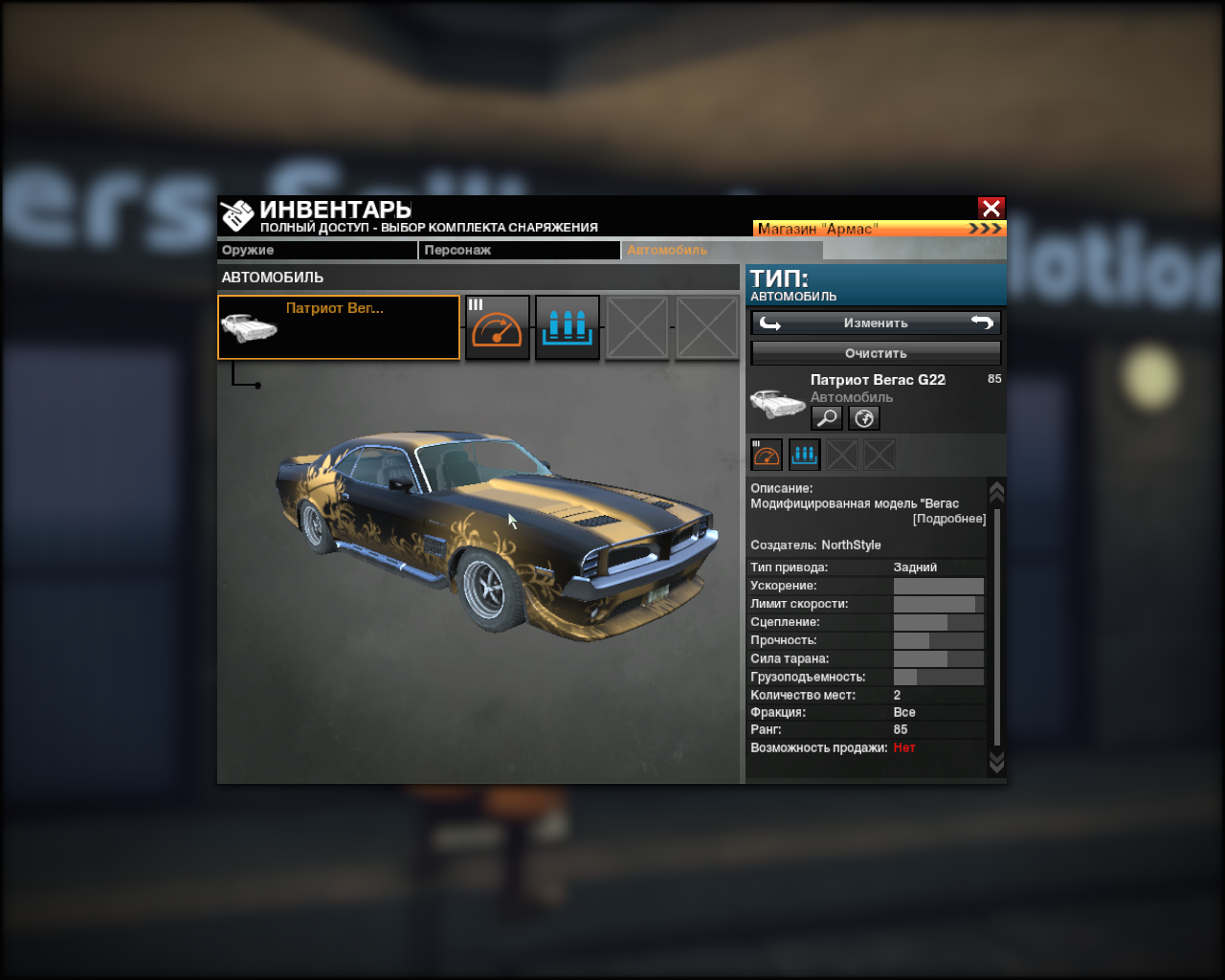Click the small blue ammo mod icon in details
The image size is (1225, 980).
[x=804, y=455]
